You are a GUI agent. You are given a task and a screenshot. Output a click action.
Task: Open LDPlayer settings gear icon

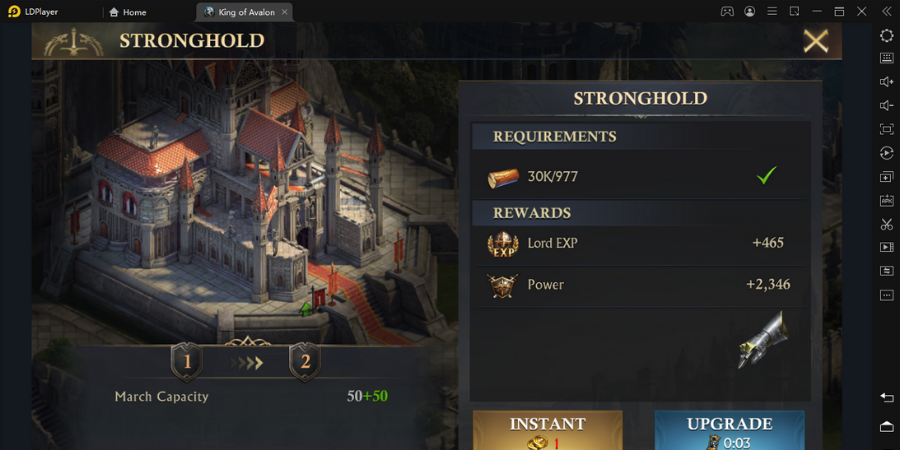click(x=886, y=35)
